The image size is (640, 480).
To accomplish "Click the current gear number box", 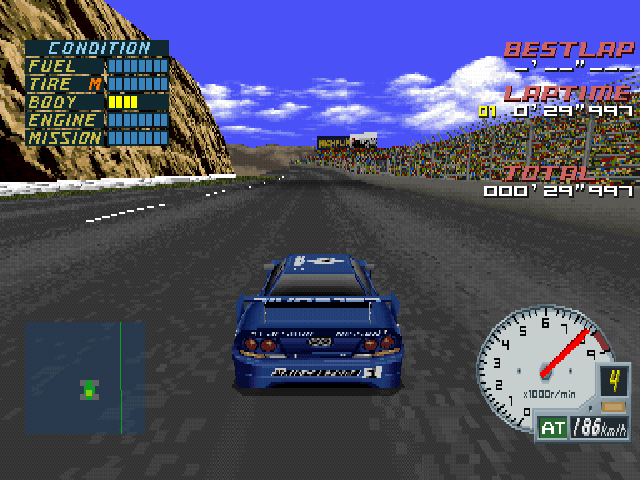I will 614,381.
